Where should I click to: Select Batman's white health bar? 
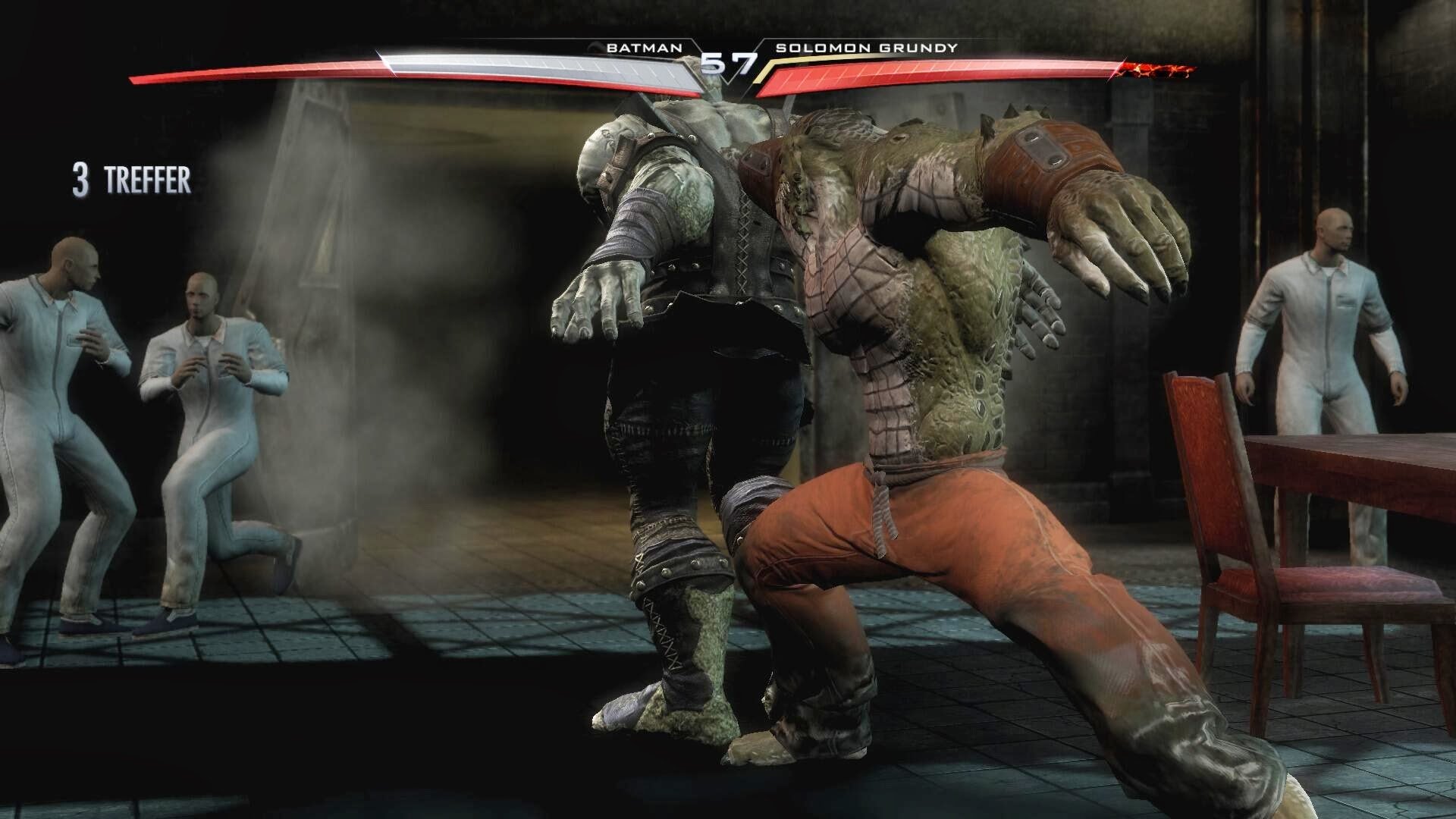[x=531, y=67]
